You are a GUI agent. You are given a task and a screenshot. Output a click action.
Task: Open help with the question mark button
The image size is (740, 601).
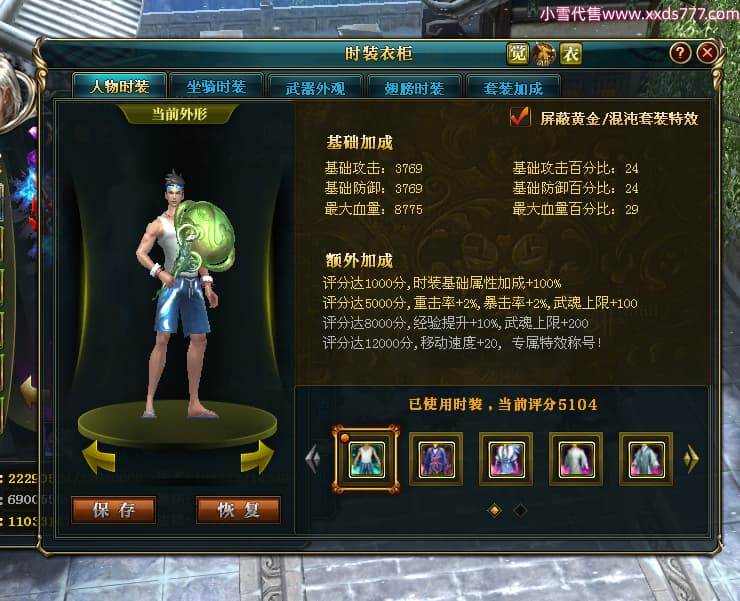(680, 53)
